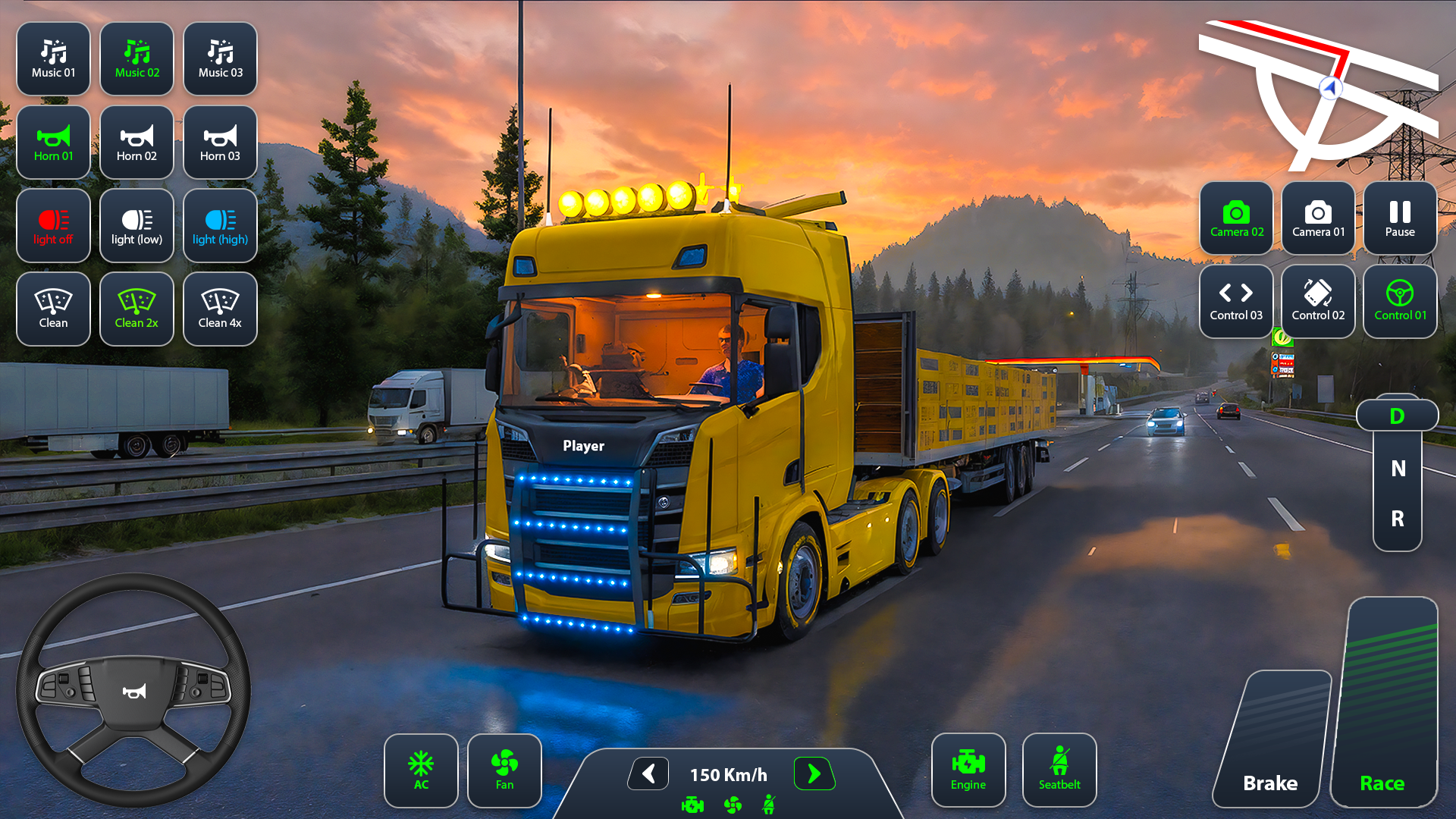Start the Engine
Screen dimensions: 1456x819
click(968, 770)
